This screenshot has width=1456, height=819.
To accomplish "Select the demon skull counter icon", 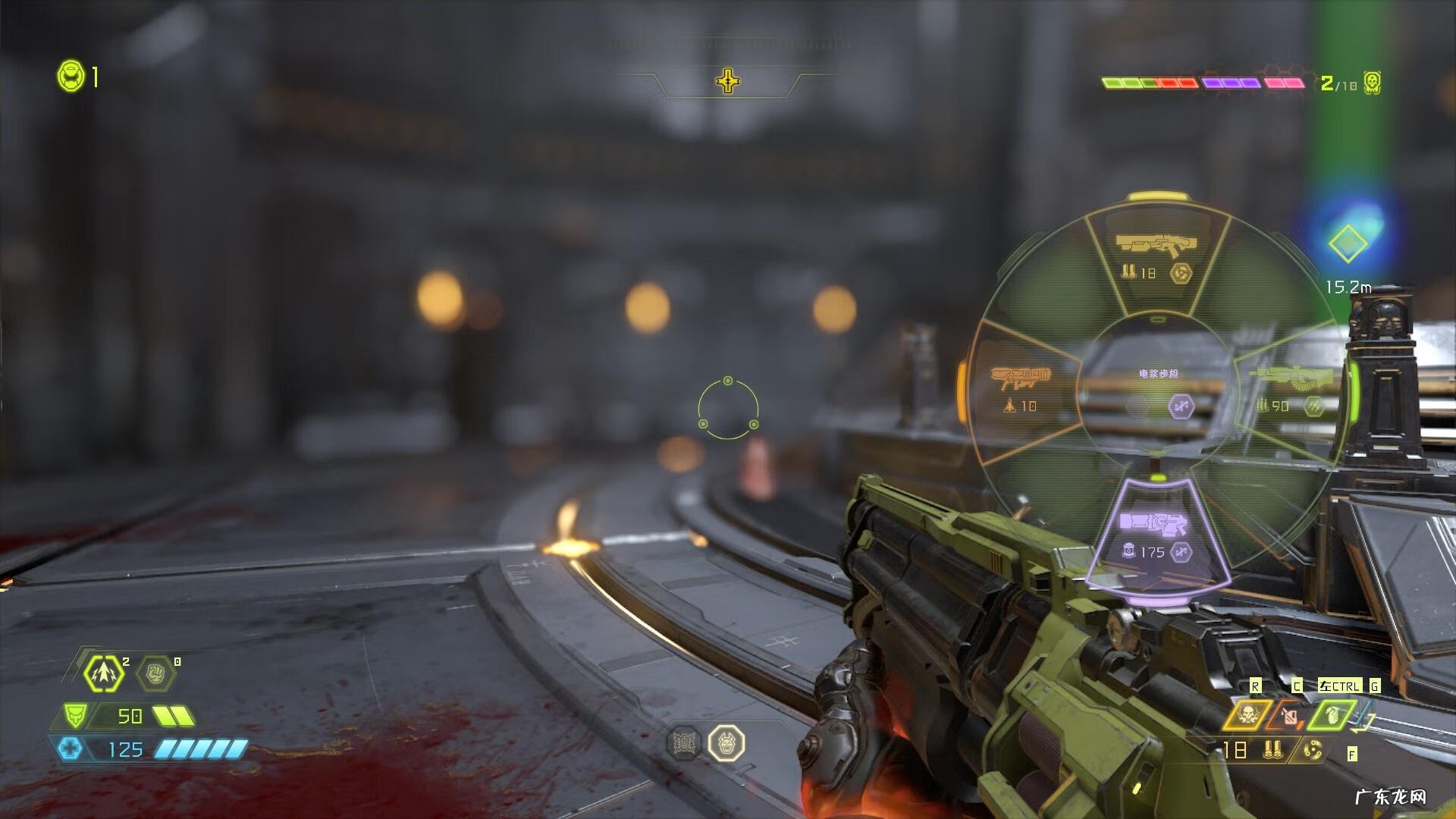I will coord(1372,83).
